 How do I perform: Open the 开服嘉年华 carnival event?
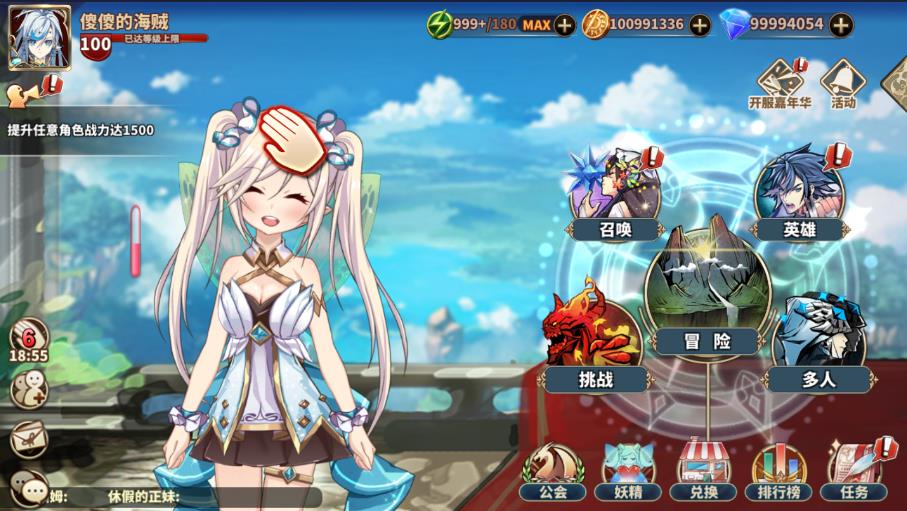pyautogui.click(x=781, y=83)
